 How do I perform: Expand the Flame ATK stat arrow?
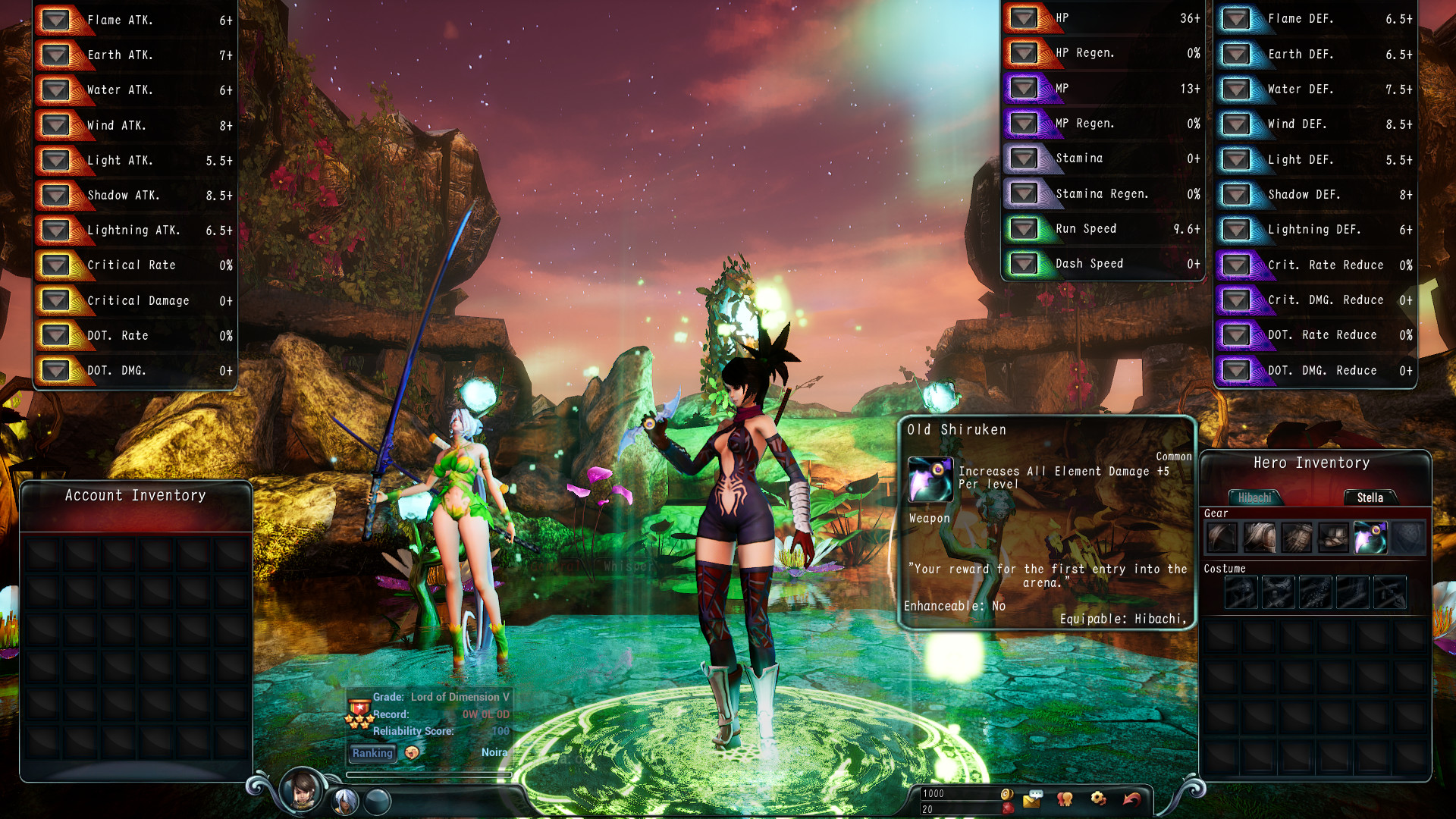56,20
